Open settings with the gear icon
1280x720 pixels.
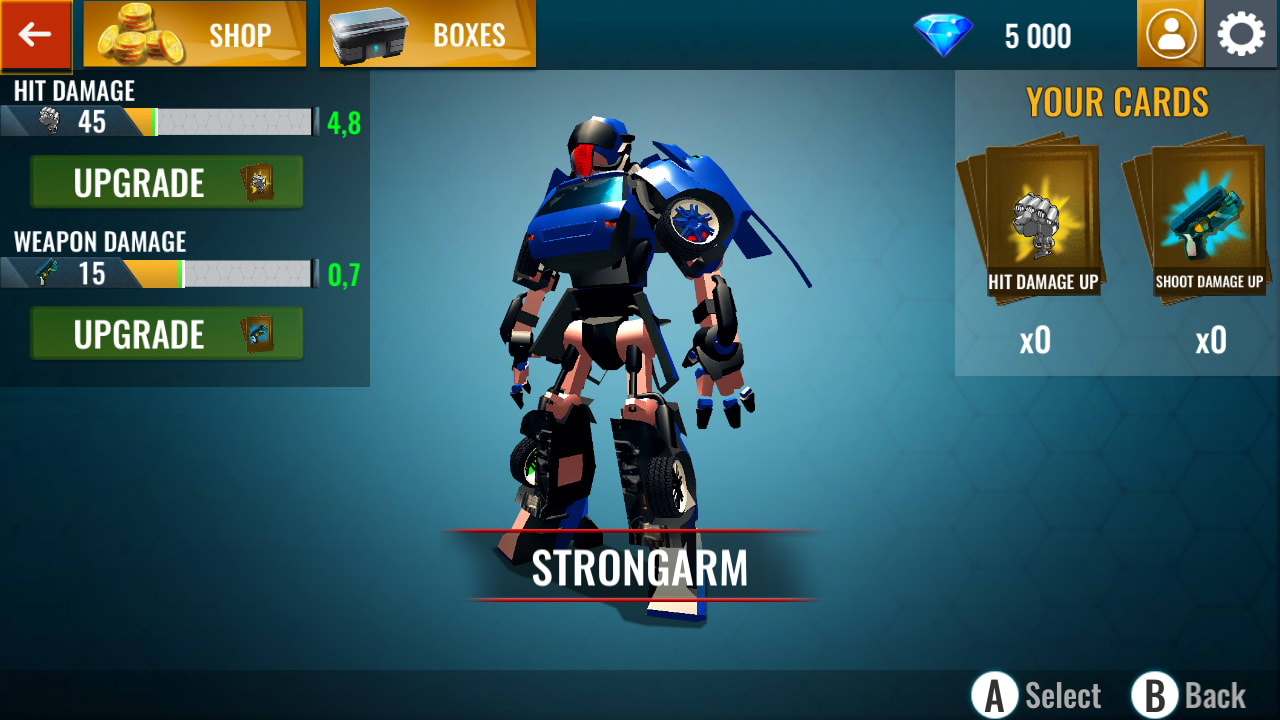(1240, 33)
